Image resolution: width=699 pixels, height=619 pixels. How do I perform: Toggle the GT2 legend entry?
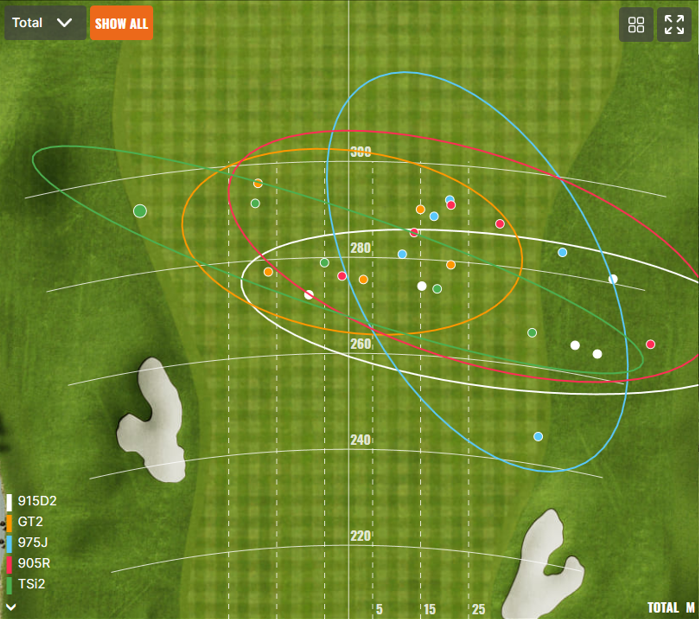pyautogui.click(x=30, y=522)
